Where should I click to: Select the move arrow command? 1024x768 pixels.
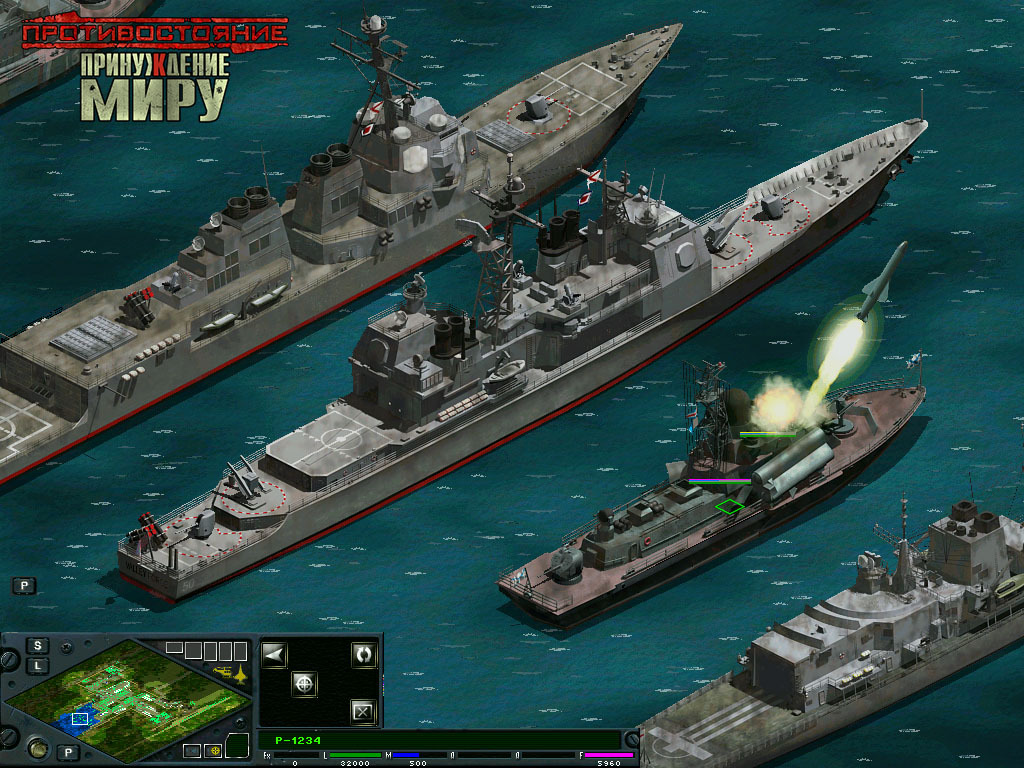click(274, 655)
